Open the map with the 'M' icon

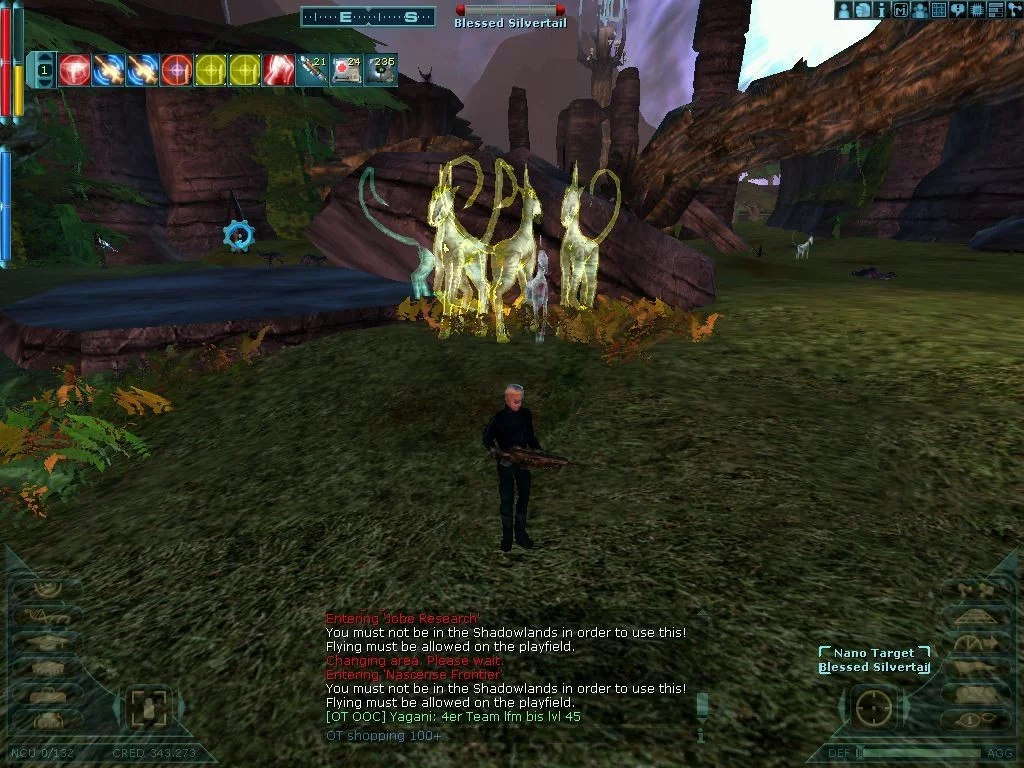click(x=900, y=10)
